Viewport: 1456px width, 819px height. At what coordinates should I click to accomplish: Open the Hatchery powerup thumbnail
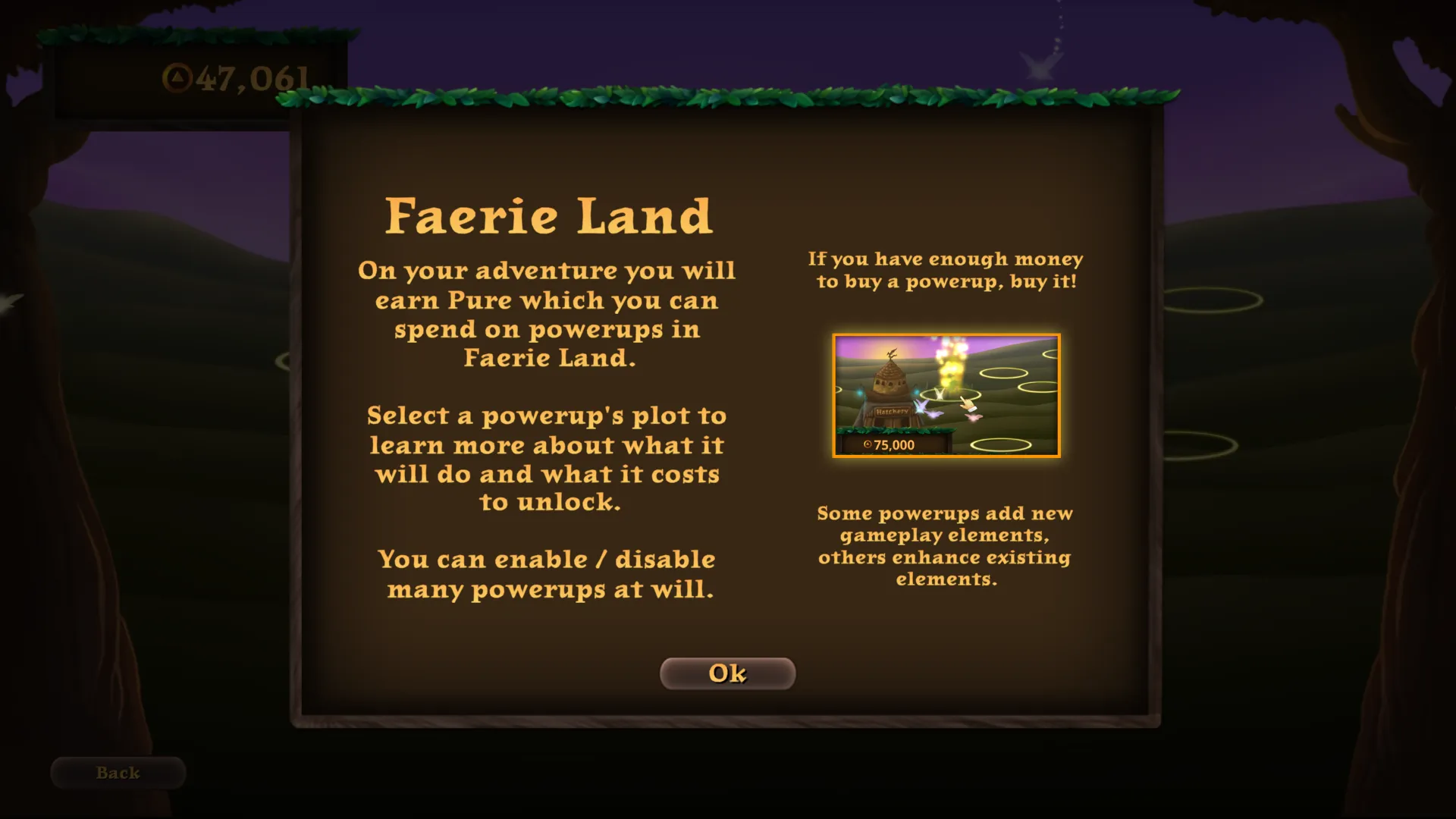point(946,394)
